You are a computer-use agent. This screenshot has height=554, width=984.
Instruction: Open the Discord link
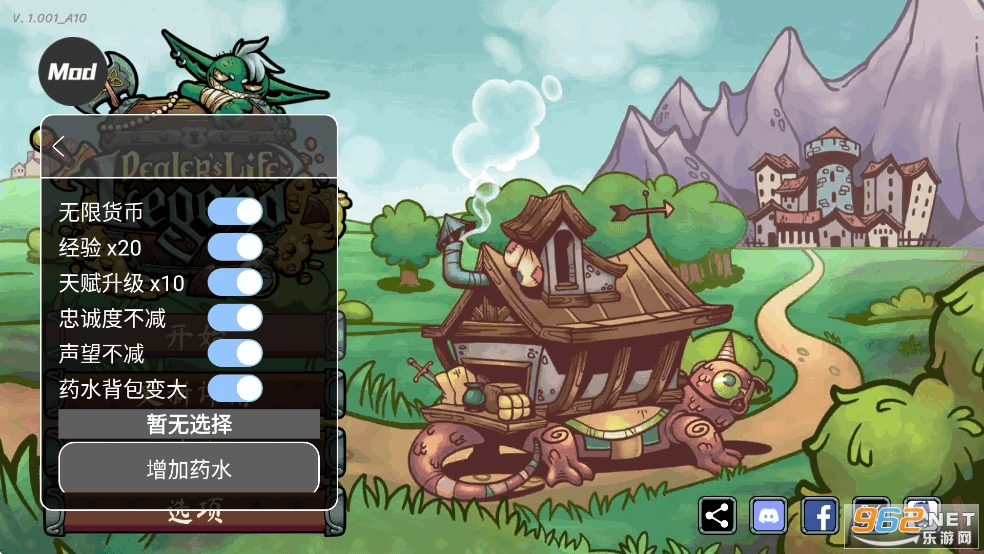769,516
